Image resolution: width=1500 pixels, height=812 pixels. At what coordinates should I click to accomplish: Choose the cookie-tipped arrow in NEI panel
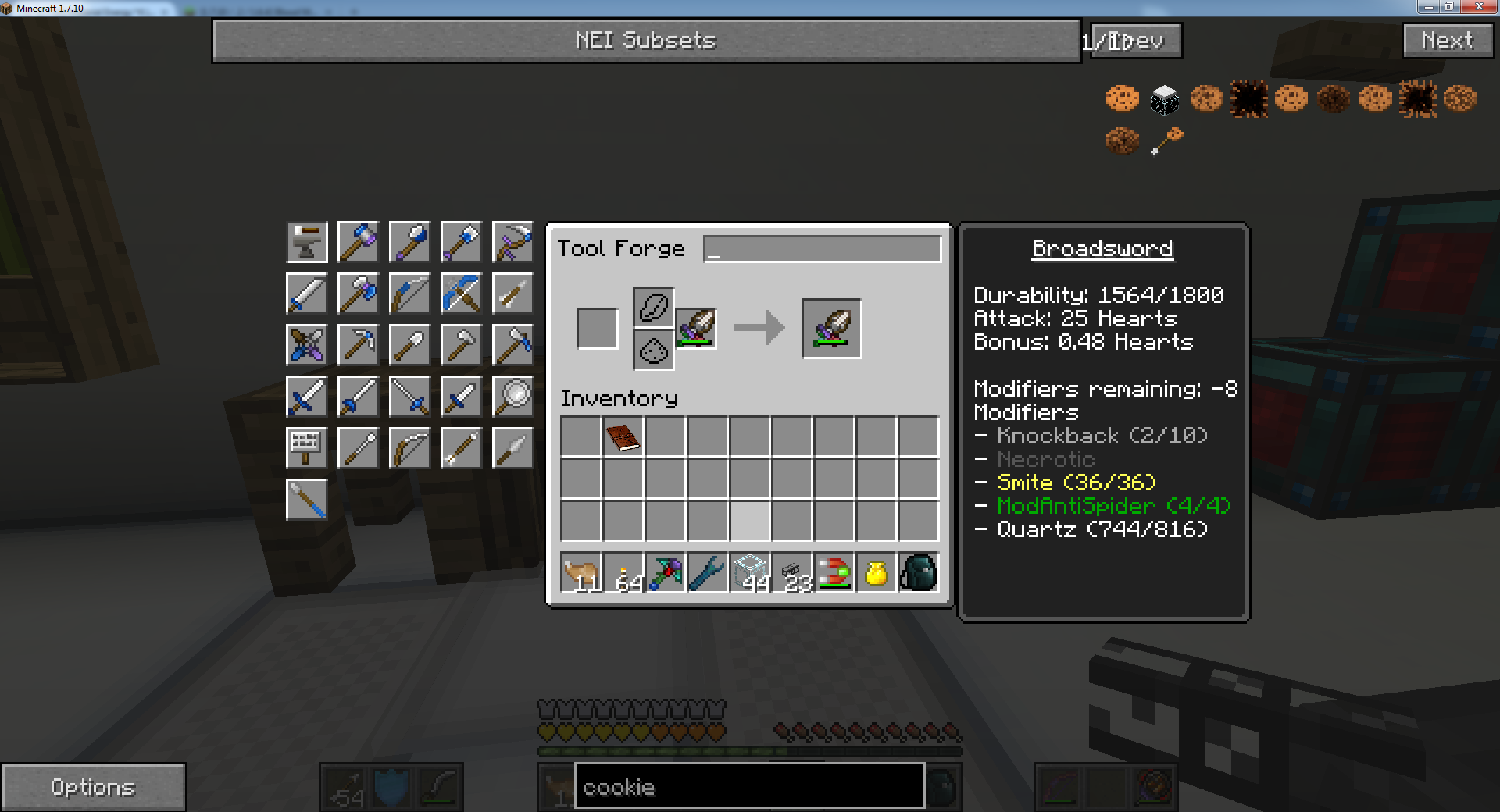[1166, 141]
